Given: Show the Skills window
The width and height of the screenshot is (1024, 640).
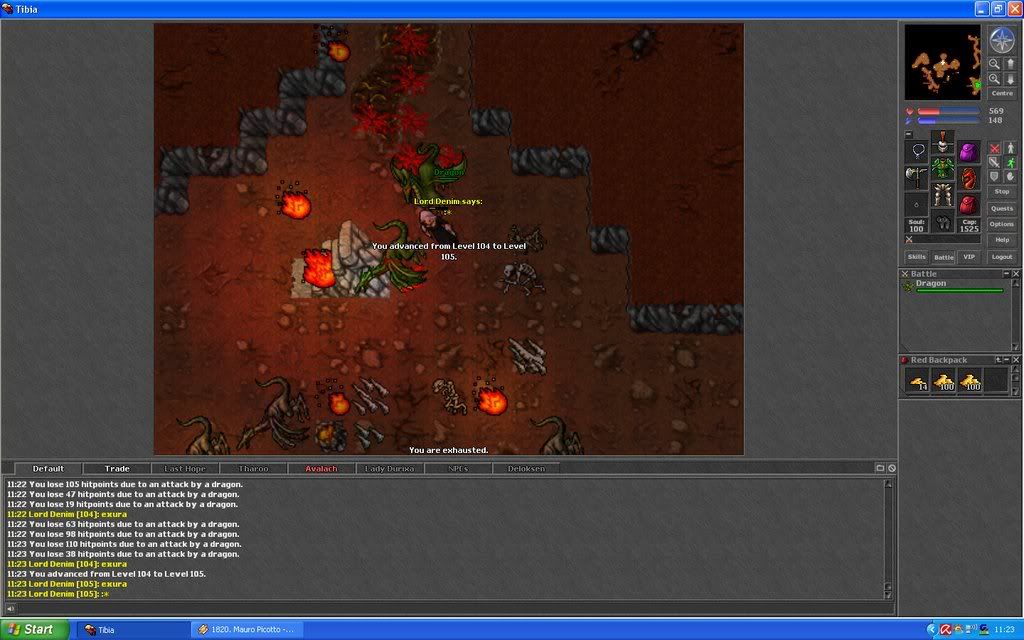Looking at the screenshot, I should (x=916, y=257).
